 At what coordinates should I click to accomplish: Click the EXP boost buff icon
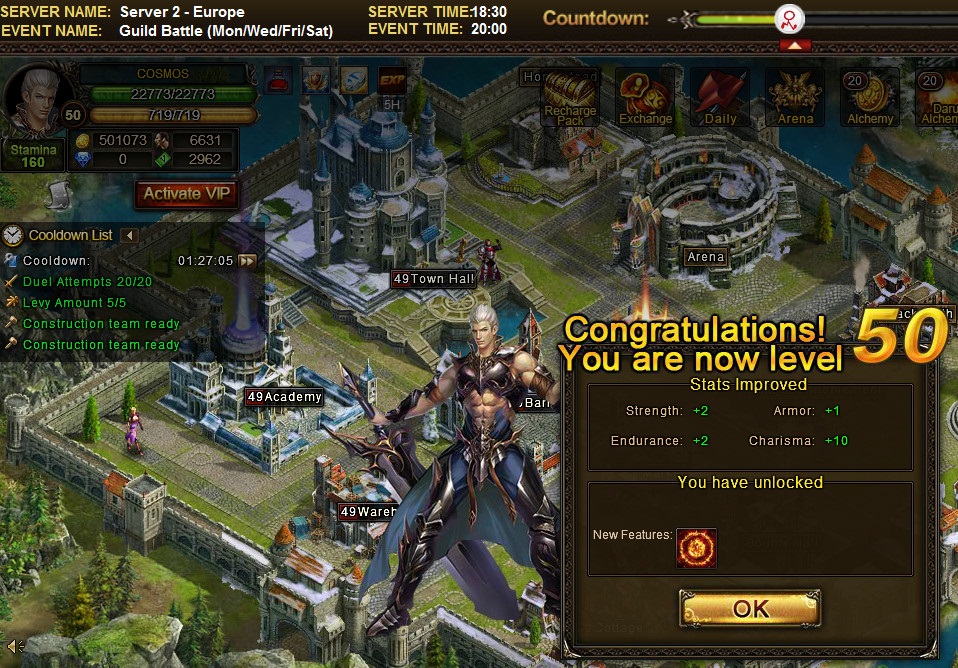392,80
